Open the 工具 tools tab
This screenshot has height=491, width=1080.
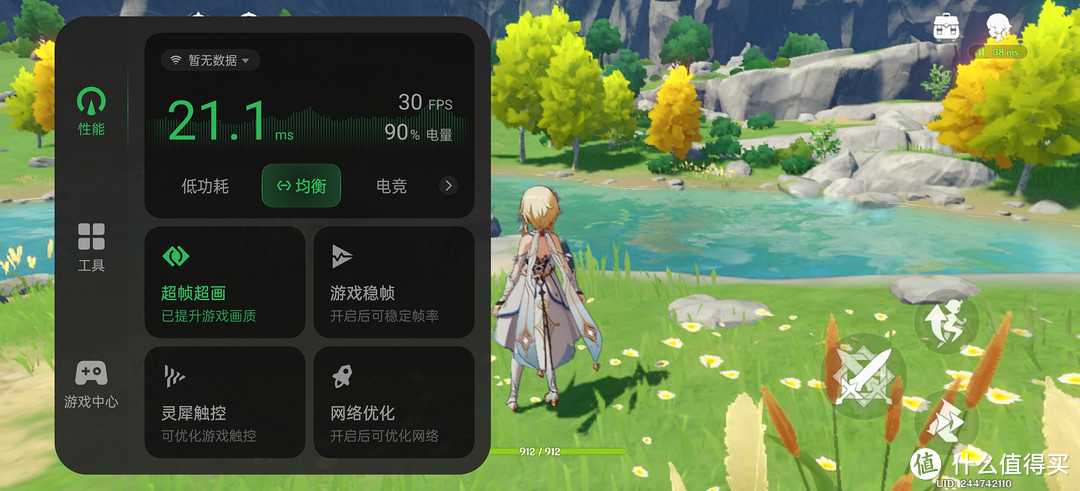point(91,247)
